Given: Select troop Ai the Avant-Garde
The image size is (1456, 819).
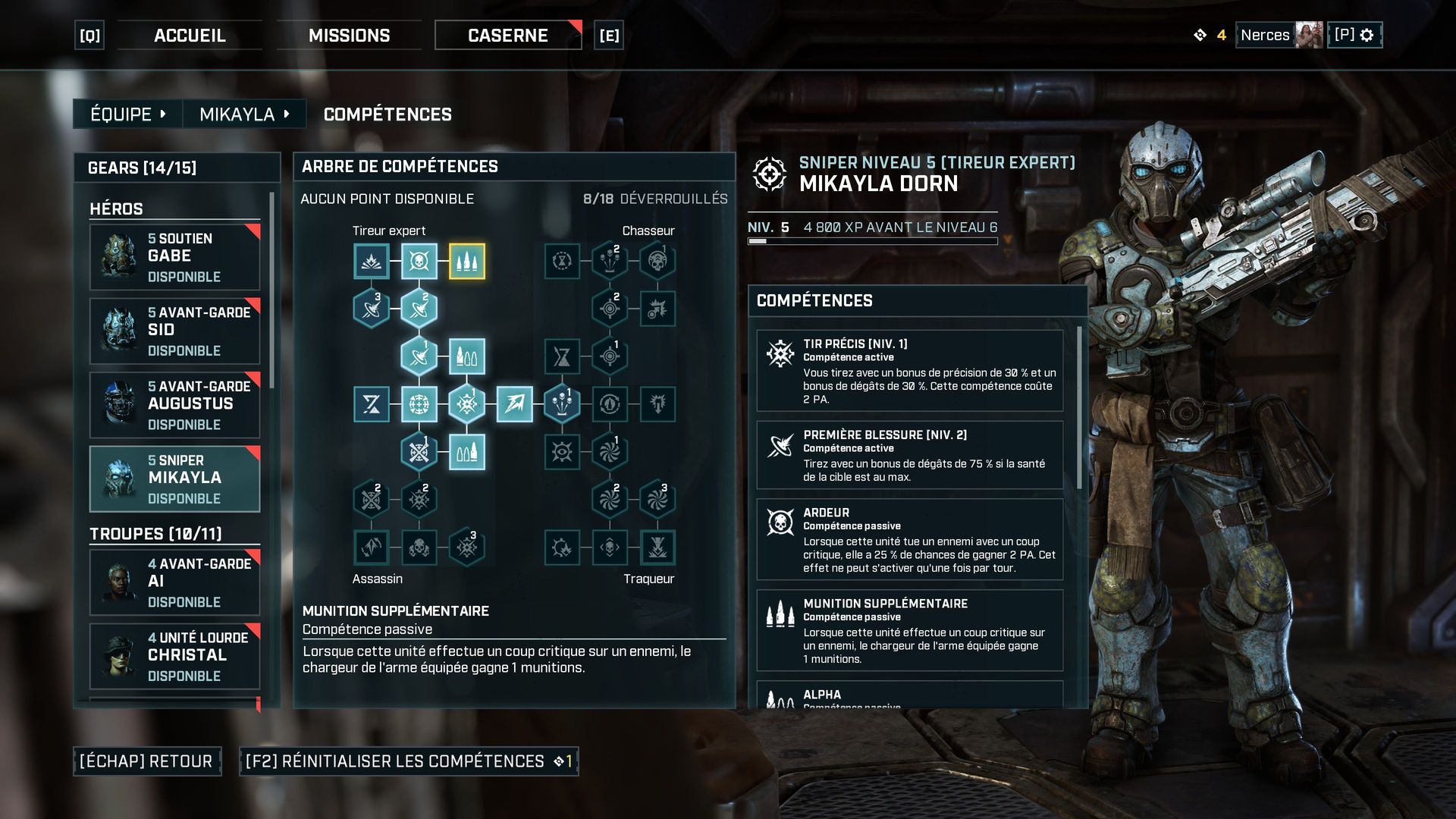Looking at the screenshot, I should coord(175,582).
